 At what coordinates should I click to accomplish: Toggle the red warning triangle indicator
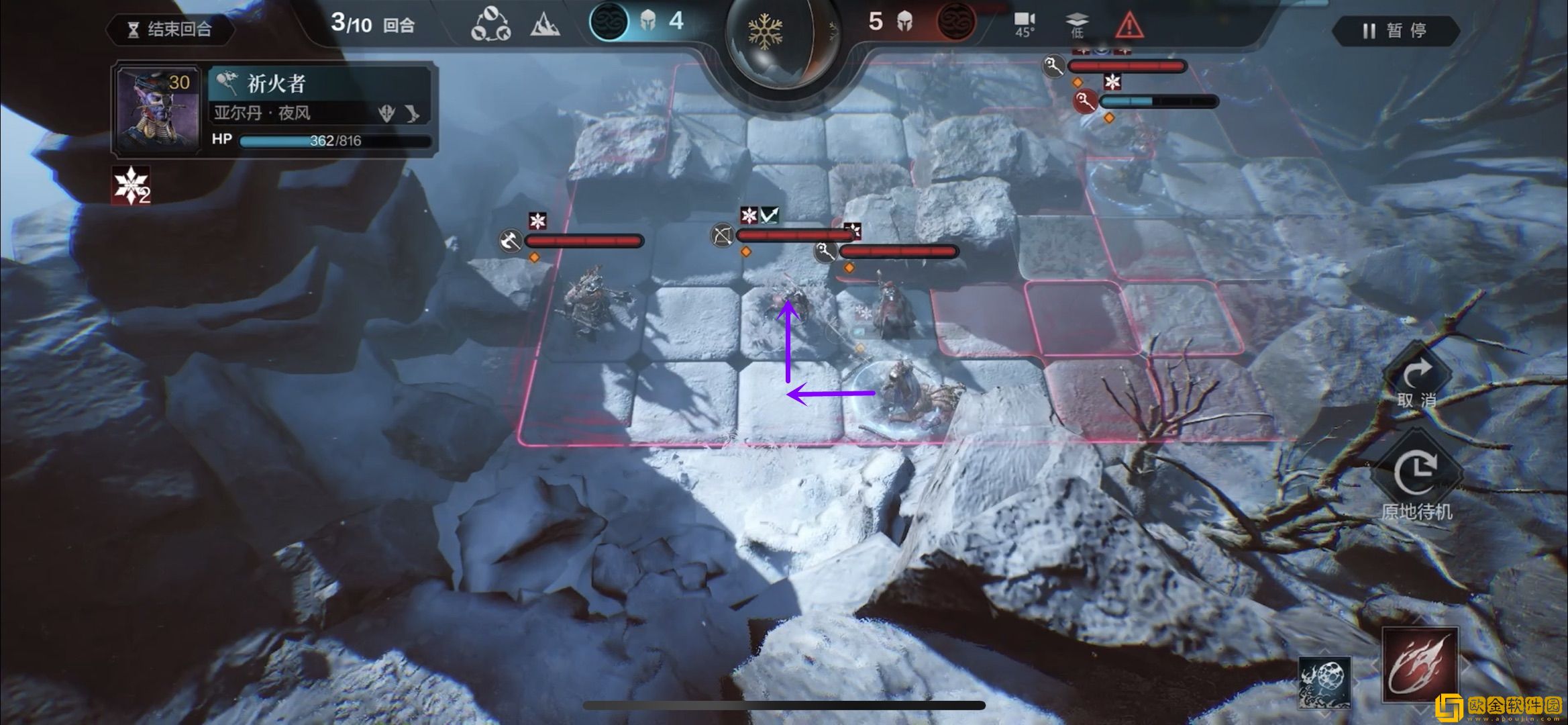[x=1129, y=26]
